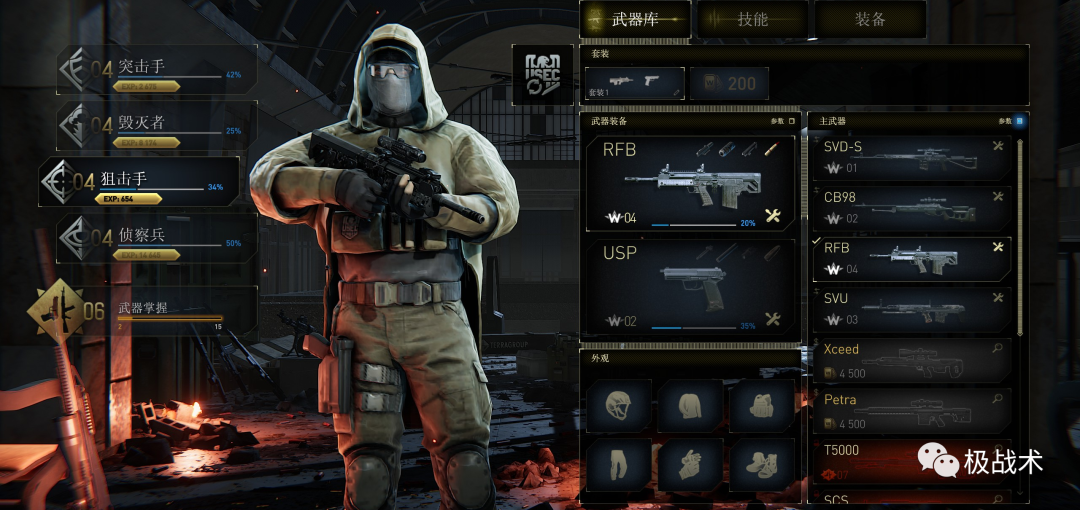Switch to the 武器库 tab
Image resolution: width=1080 pixels, height=510 pixels.
click(x=636, y=19)
